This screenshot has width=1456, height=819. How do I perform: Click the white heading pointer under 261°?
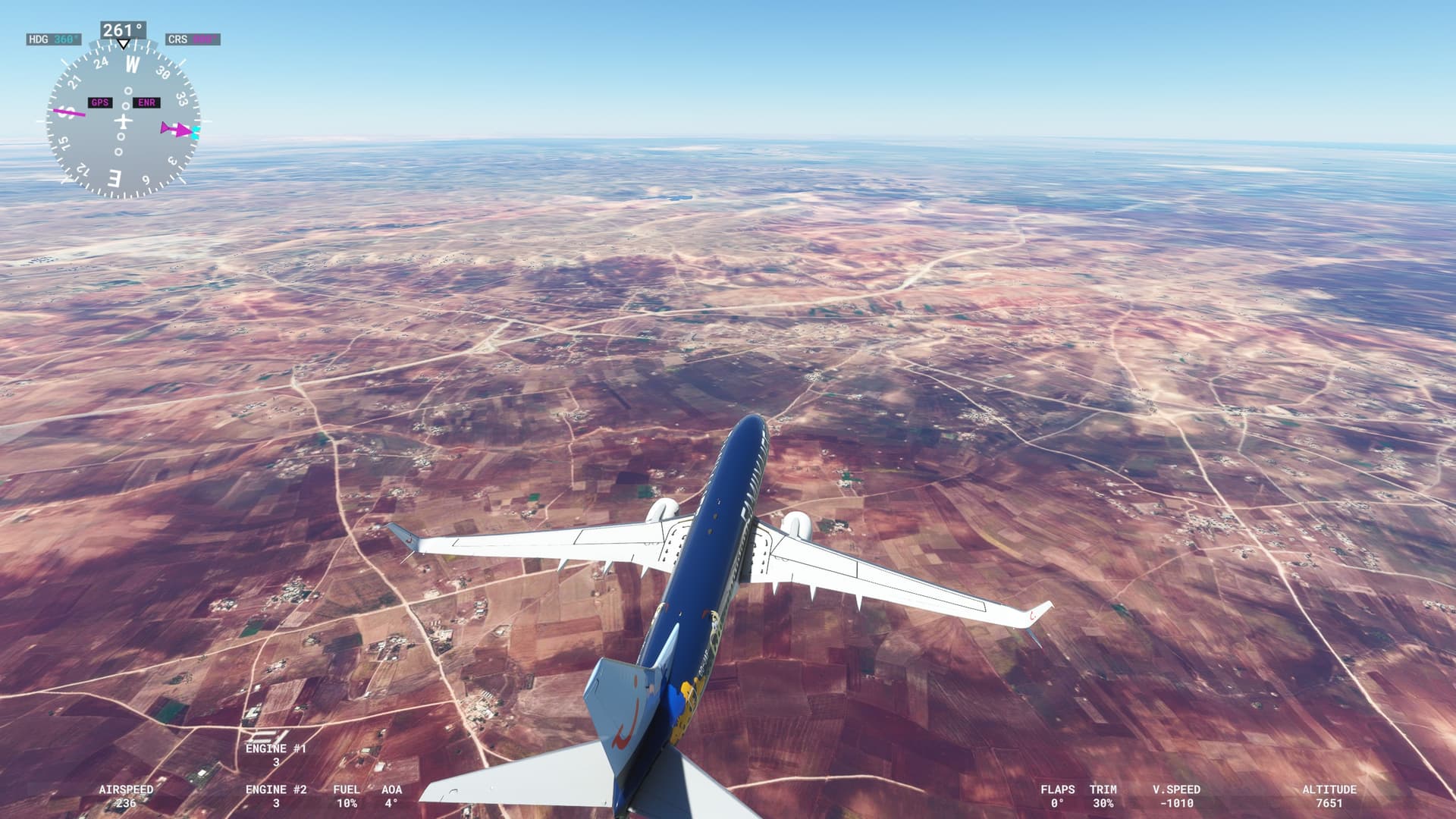(x=124, y=44)
